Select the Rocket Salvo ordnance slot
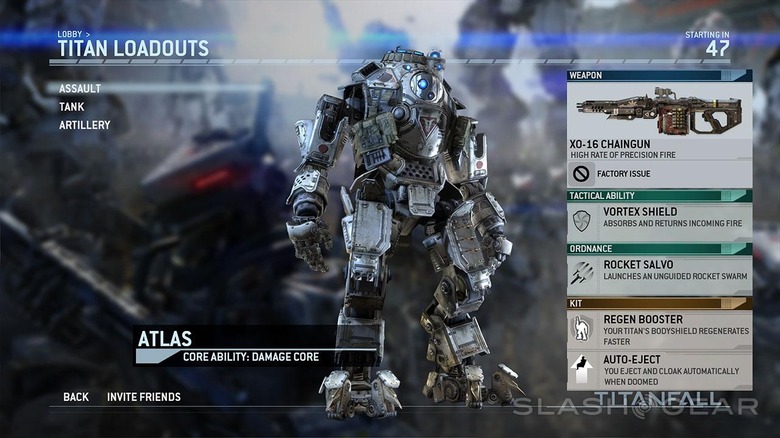This screenshot has height=438, width=780. (x=659, y=272)
